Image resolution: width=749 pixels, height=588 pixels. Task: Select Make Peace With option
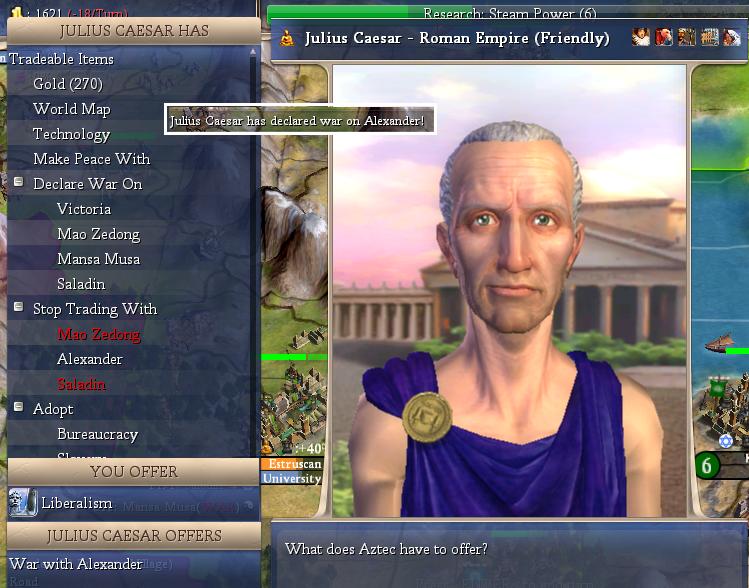tap(91, 159)
